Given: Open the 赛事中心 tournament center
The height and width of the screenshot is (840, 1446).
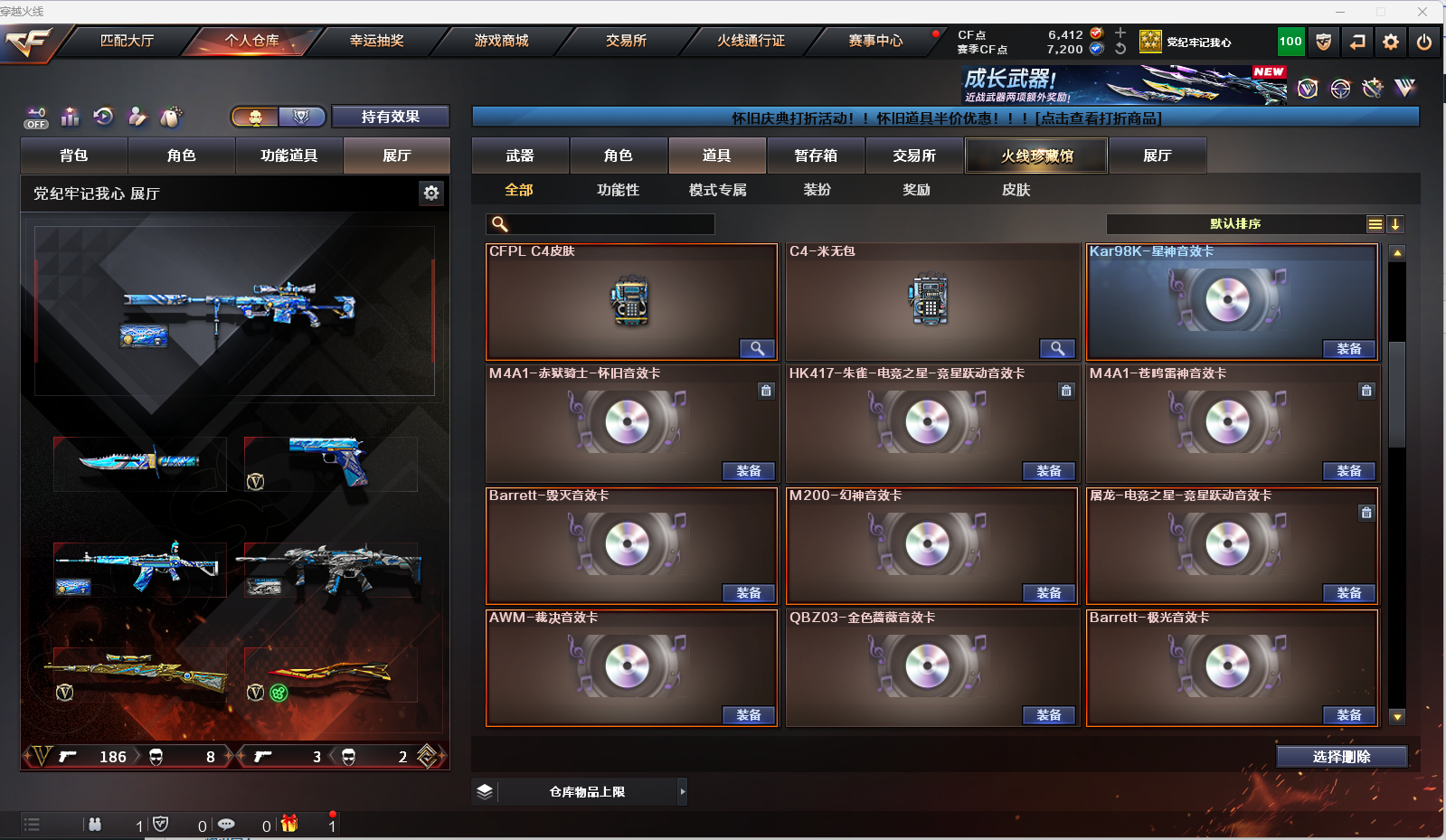Looking at the screenshot, I should pyautogui.click(x=874, y=41).
